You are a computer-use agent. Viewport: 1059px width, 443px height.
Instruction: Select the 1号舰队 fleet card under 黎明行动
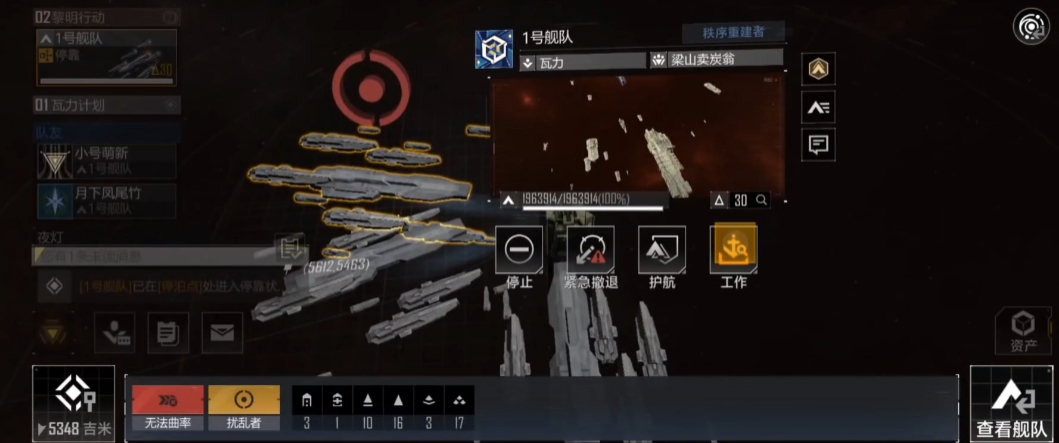tap(106, 57)
